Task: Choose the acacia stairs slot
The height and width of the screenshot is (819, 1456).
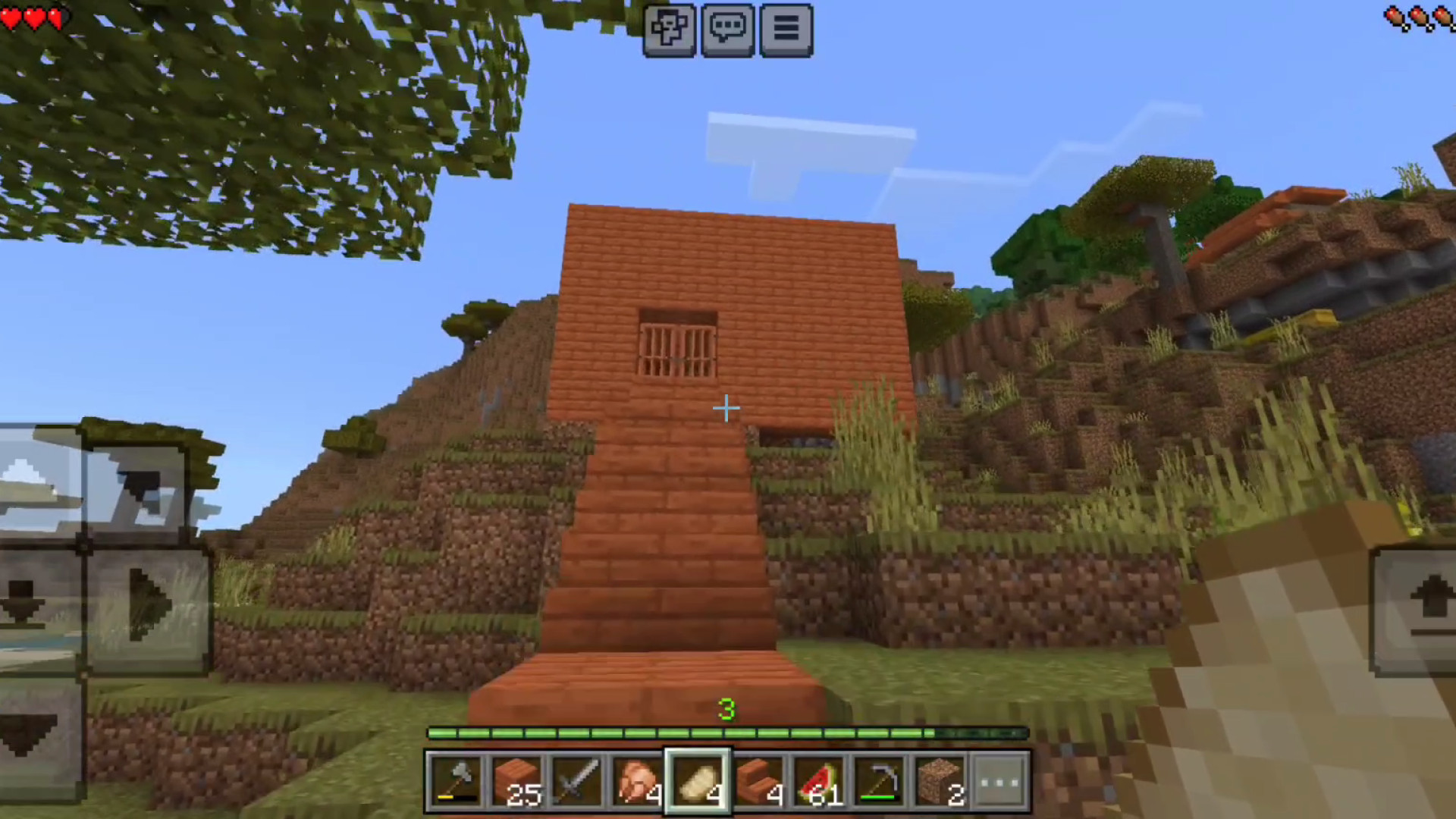Action: pyautogui.click(x=758, y=781)
